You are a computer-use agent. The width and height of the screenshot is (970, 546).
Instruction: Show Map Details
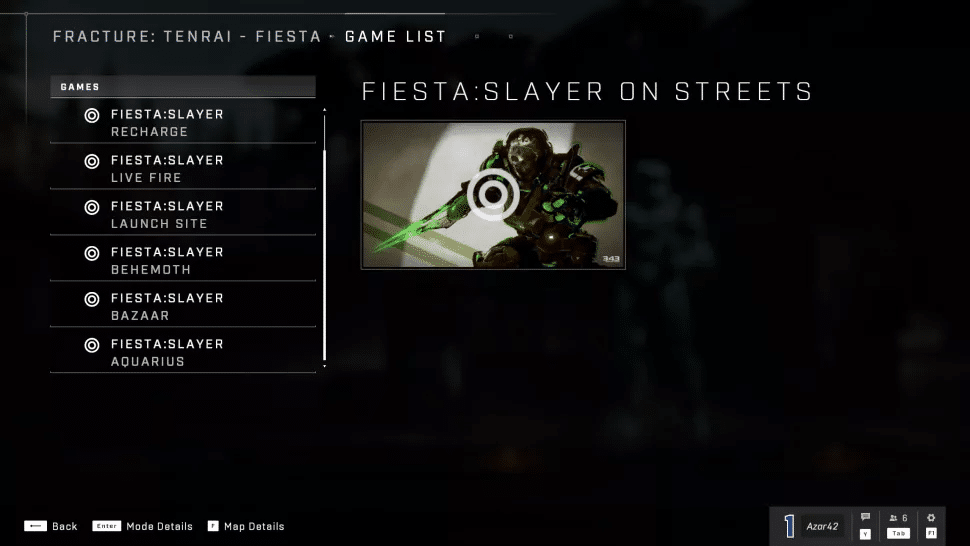tap(246, 526)
